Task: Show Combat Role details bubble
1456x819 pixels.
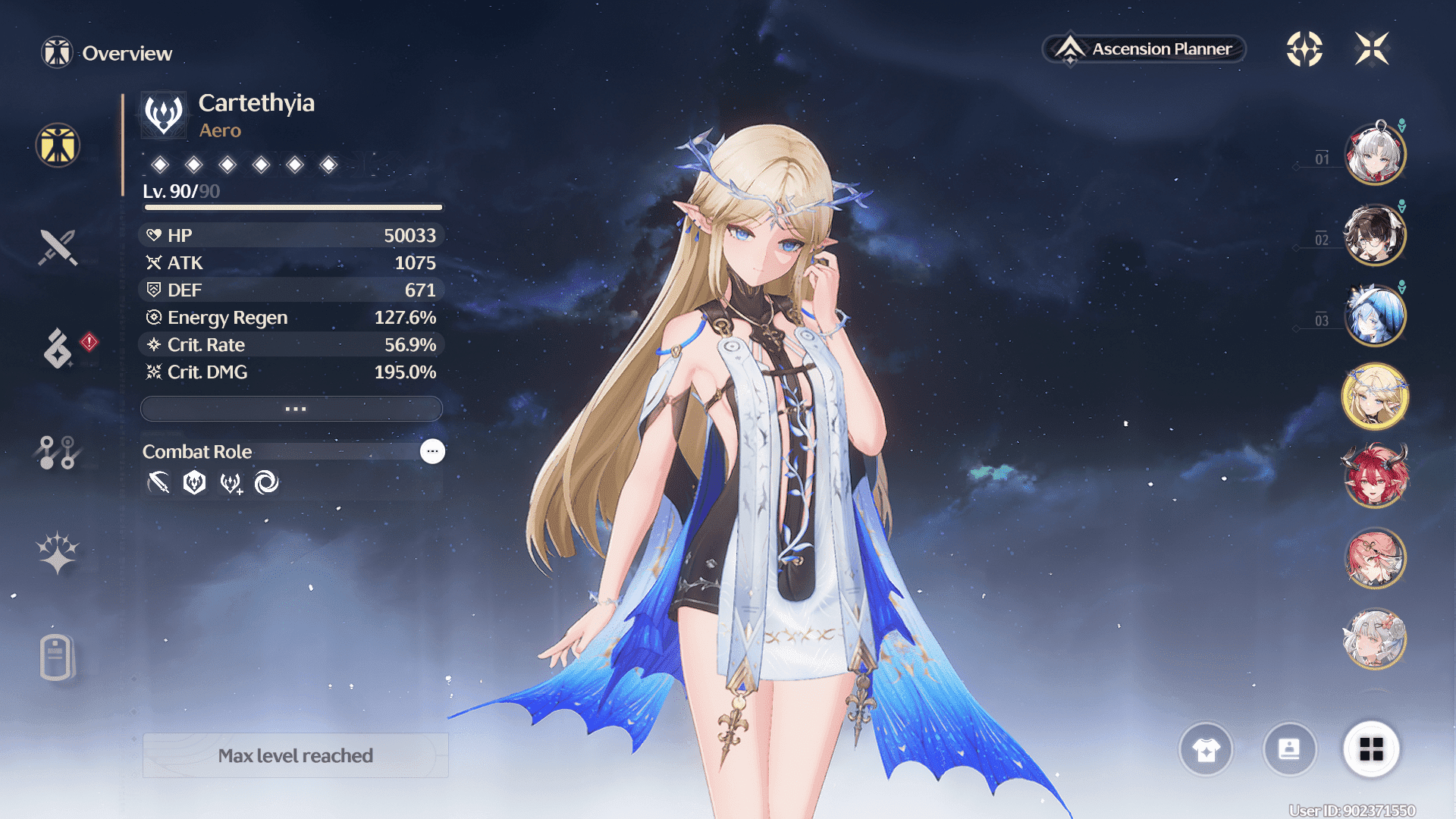Action: 432,451
